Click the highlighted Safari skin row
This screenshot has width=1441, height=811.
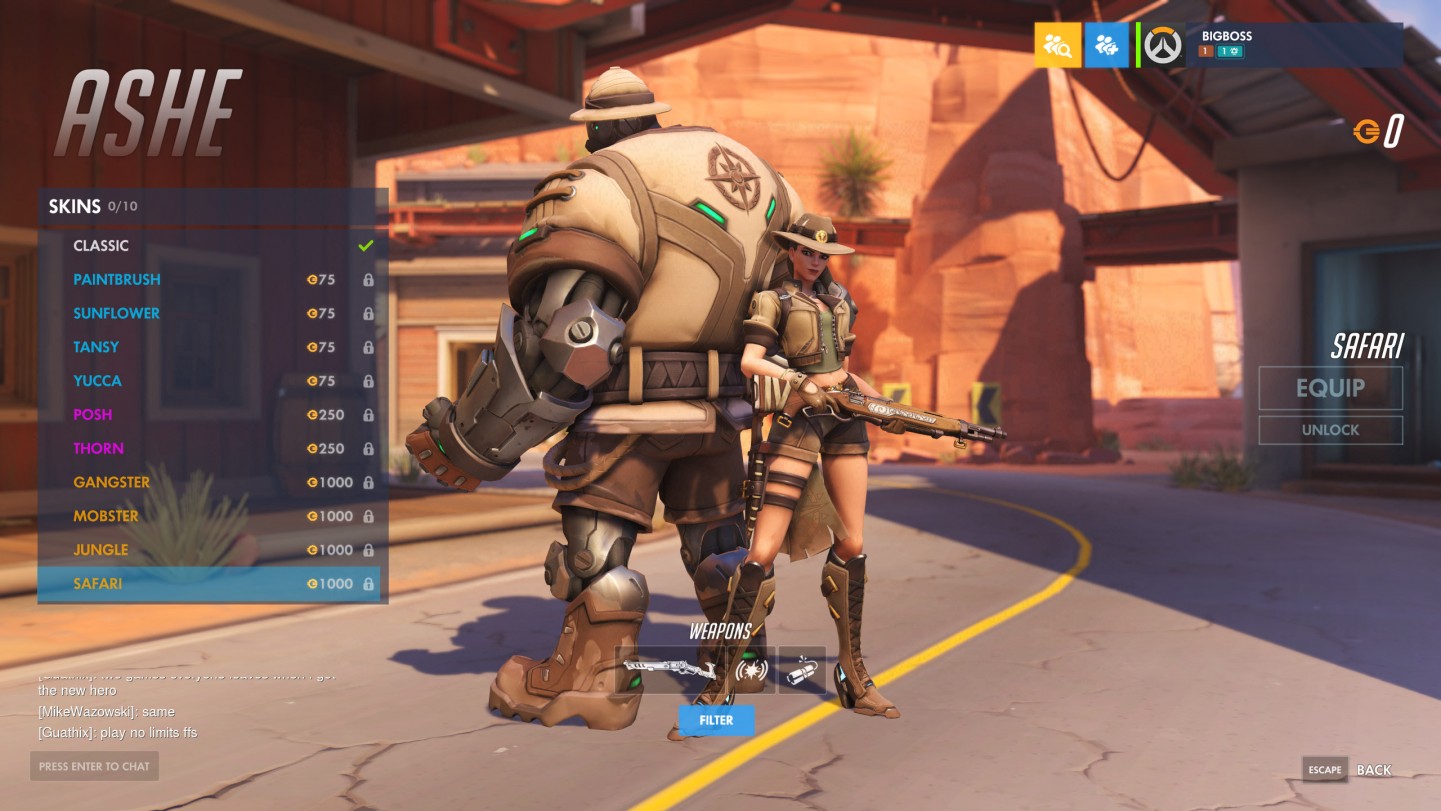(x=208, y=584)
